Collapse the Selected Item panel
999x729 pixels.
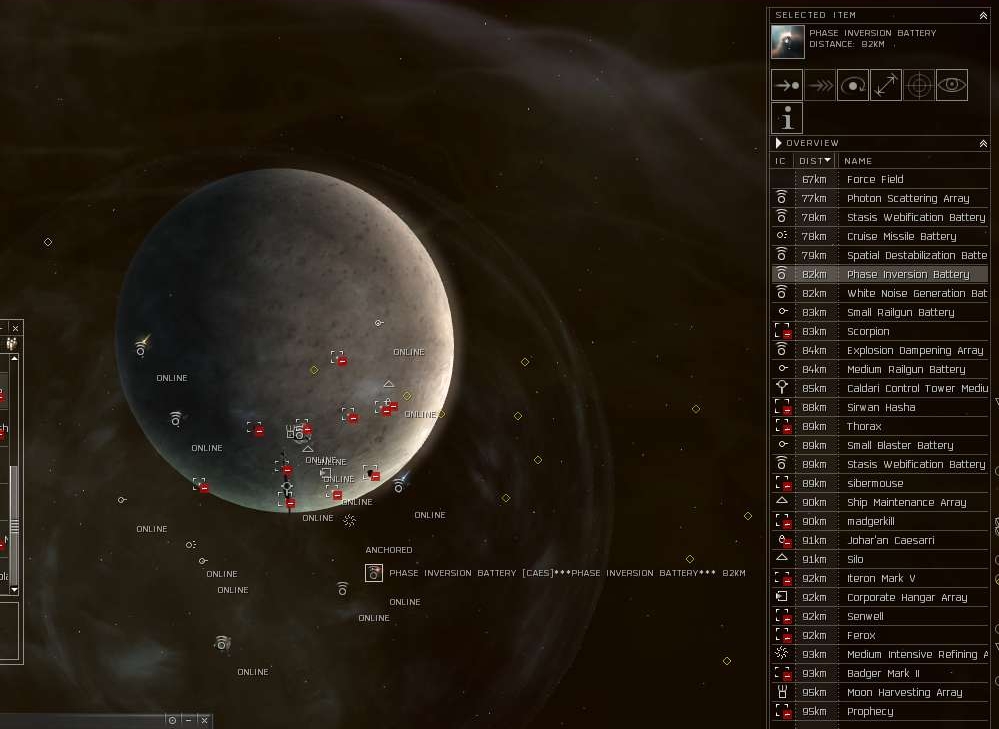point(983,15)
